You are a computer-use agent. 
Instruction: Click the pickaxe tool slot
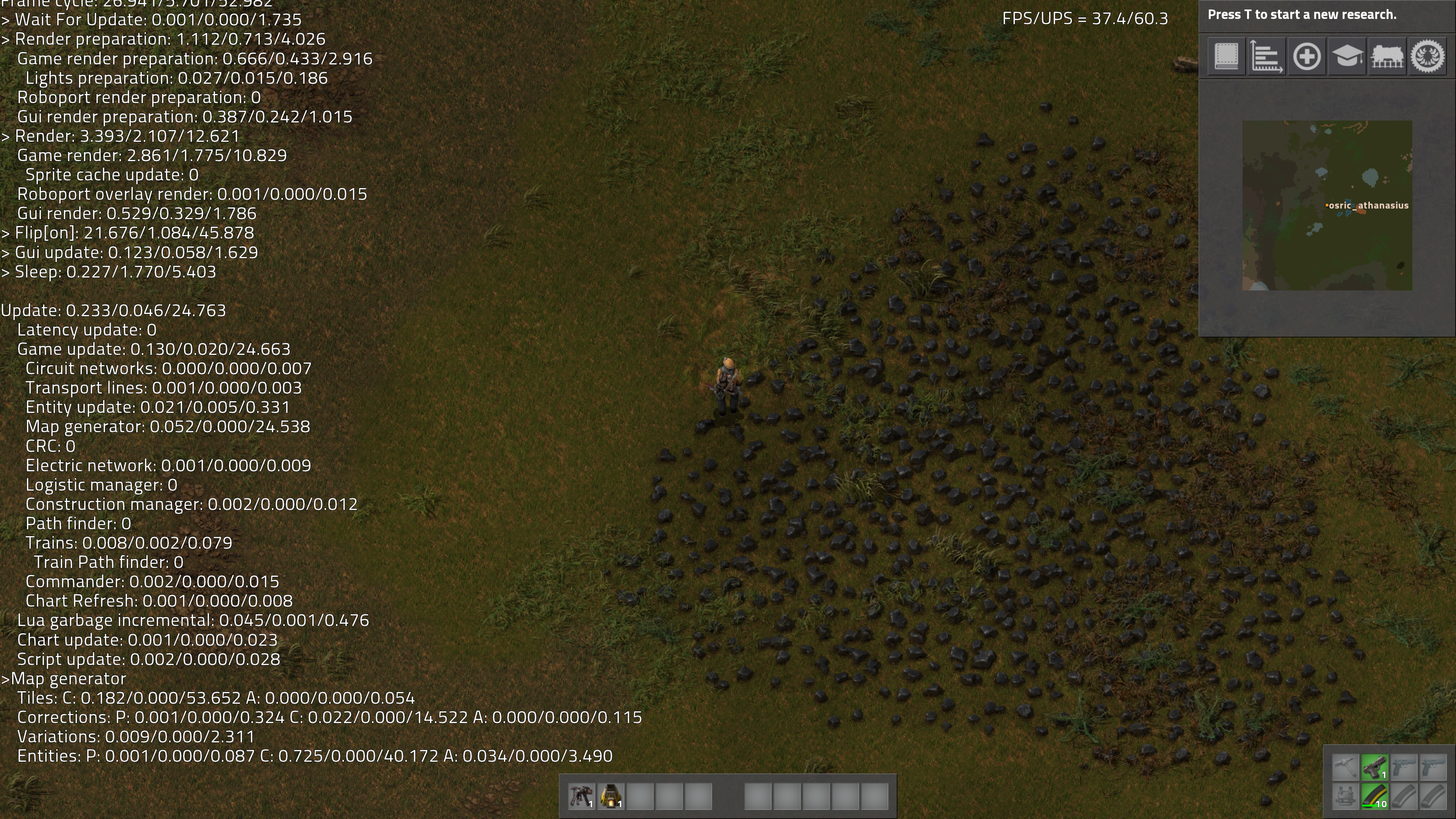tap(1345, 767)
